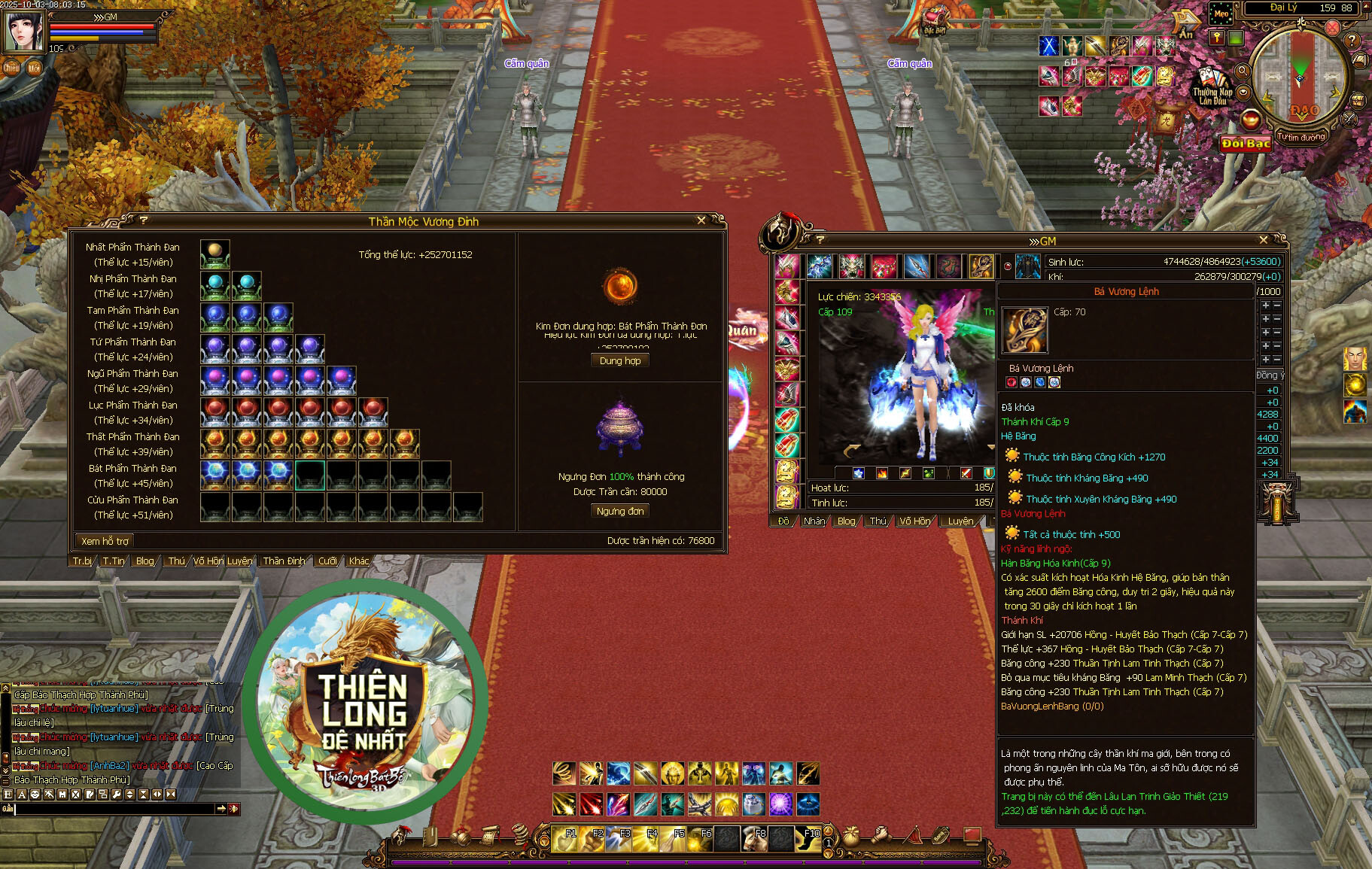Close the GM character window
The image size is (1372, 869).
pos(1264,240)
